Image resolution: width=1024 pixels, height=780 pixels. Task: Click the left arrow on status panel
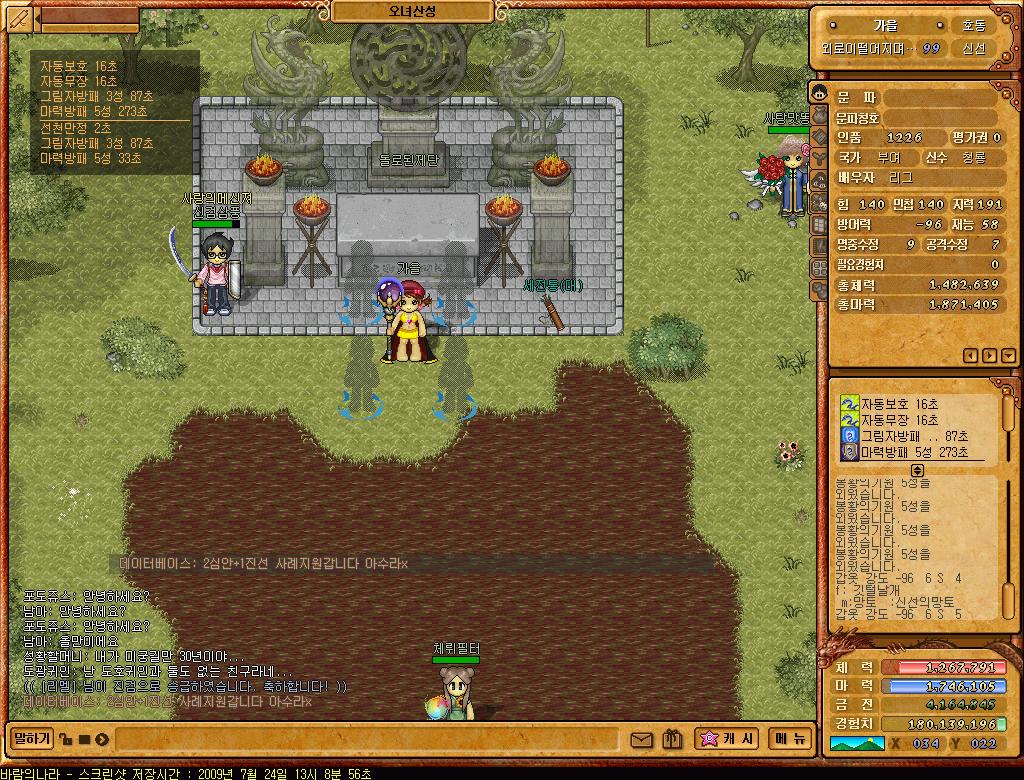[969, 355]
